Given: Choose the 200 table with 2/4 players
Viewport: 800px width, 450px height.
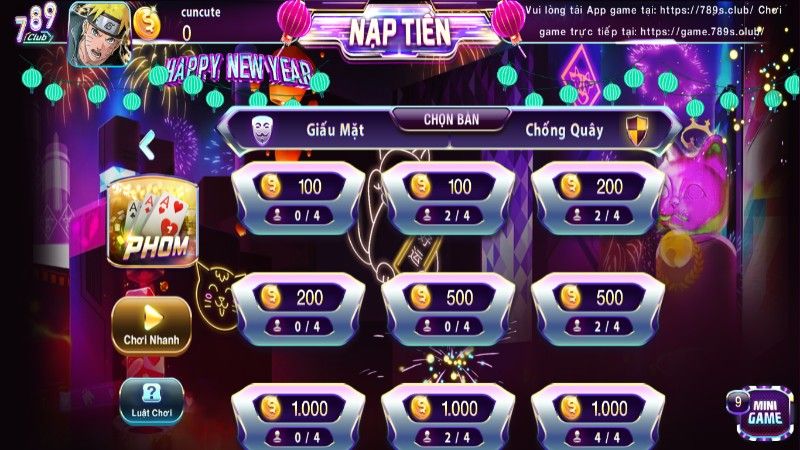Looking at the screenshot, I should [597, 199].
